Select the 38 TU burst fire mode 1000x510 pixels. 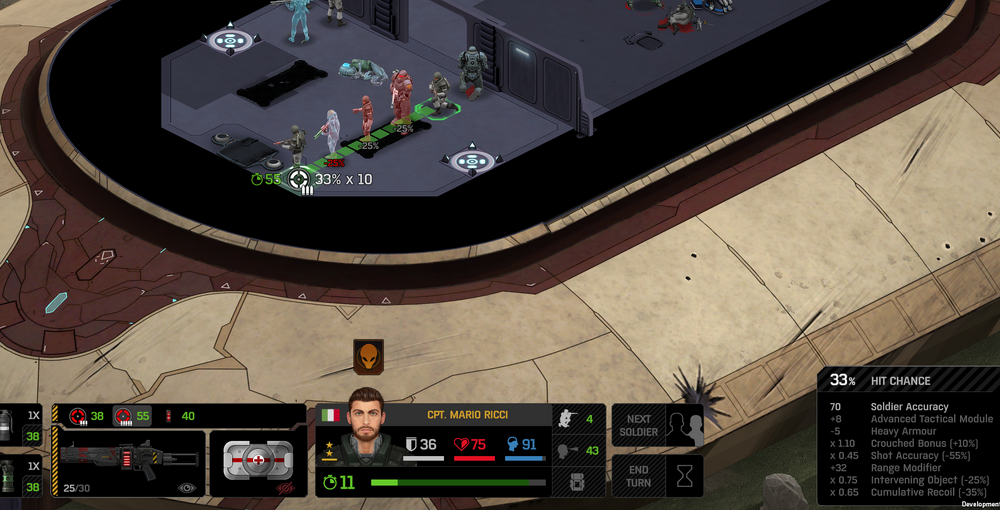pyautogui.click(x=86, y=416)
